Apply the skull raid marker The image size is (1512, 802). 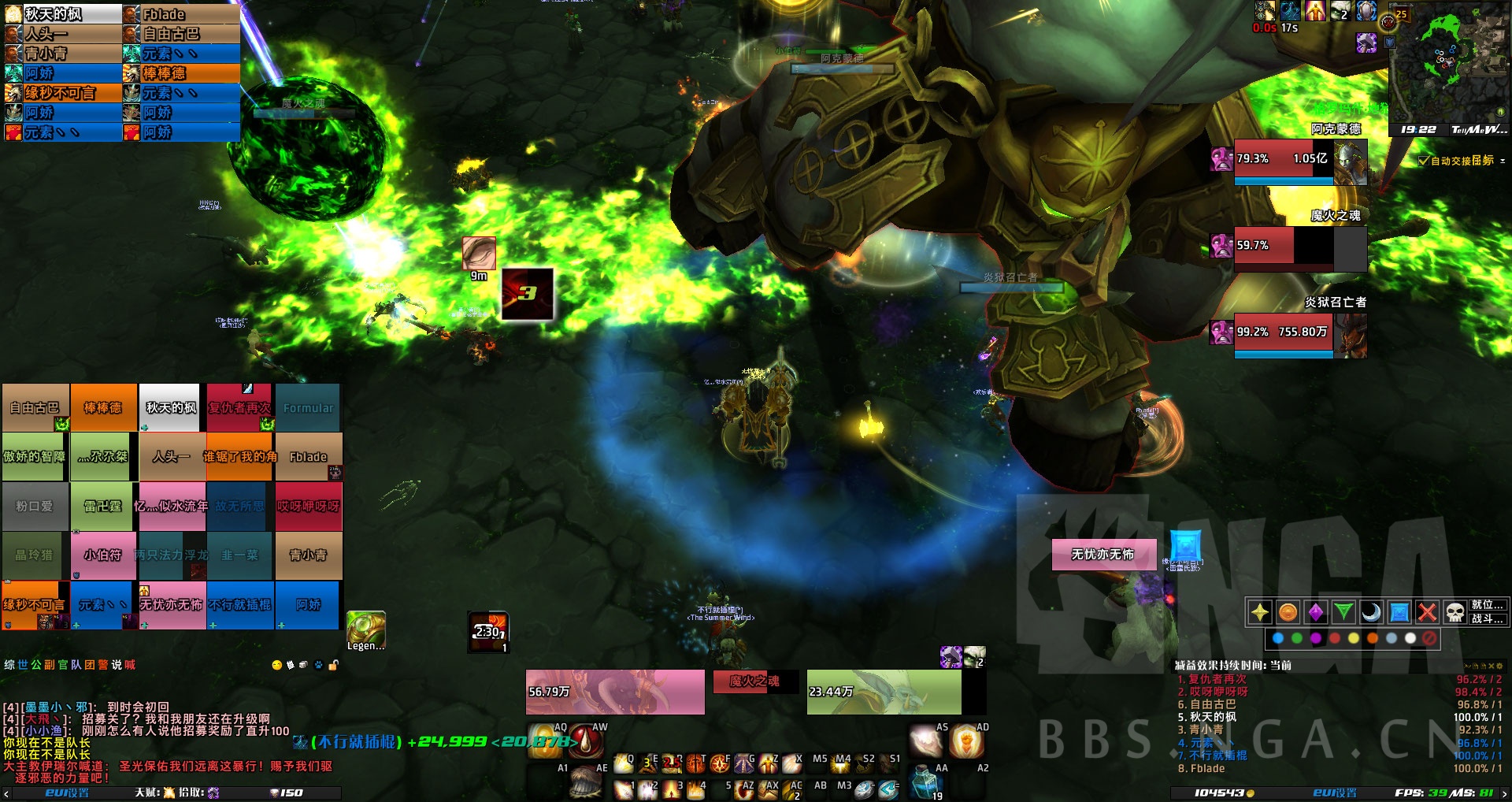[x=1455, y=611]
